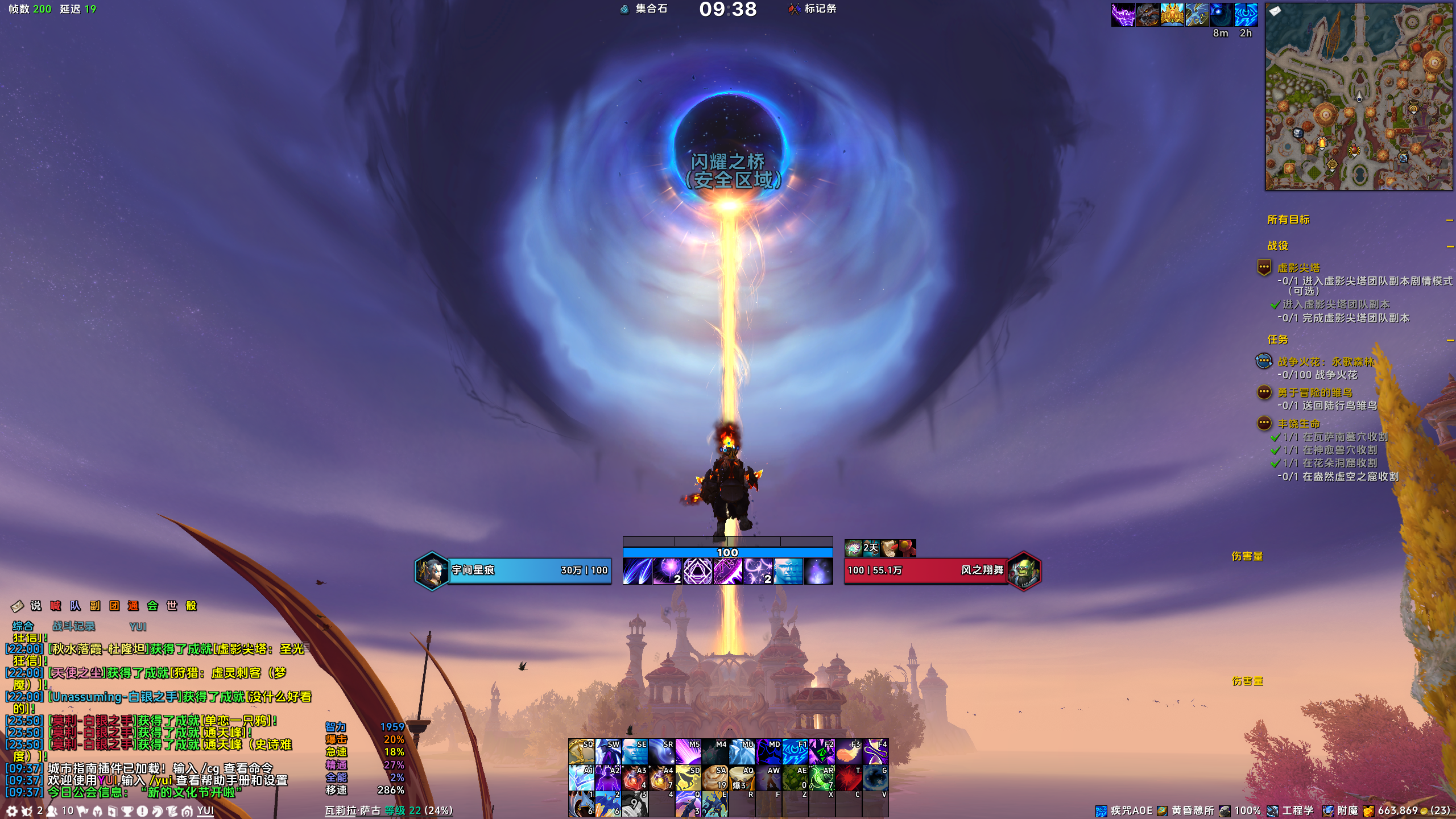
Task: Open the 集合石 group finder button
Action: click(644, 9)
